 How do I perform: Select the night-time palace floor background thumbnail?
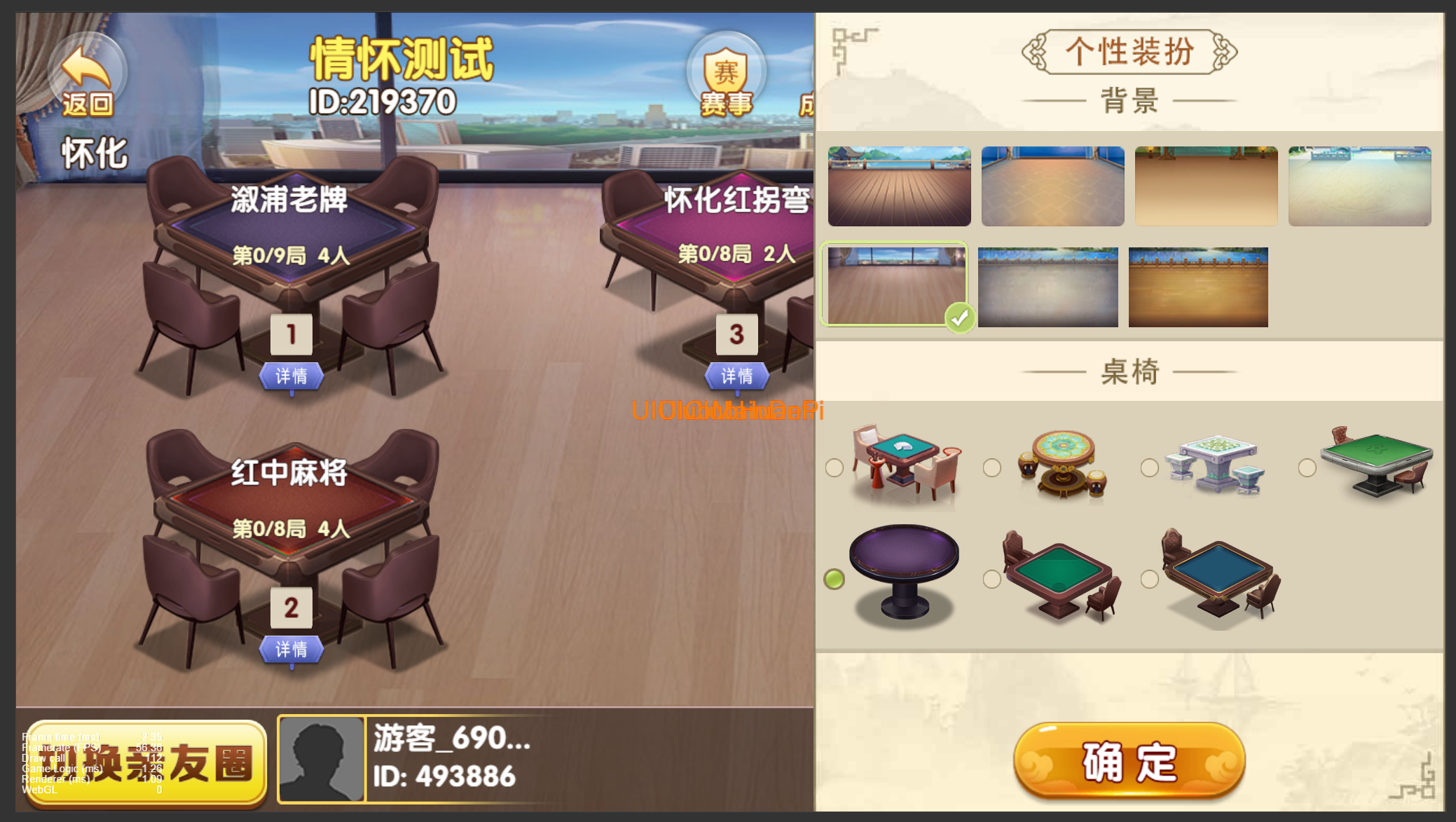(x=1052, y=186)
